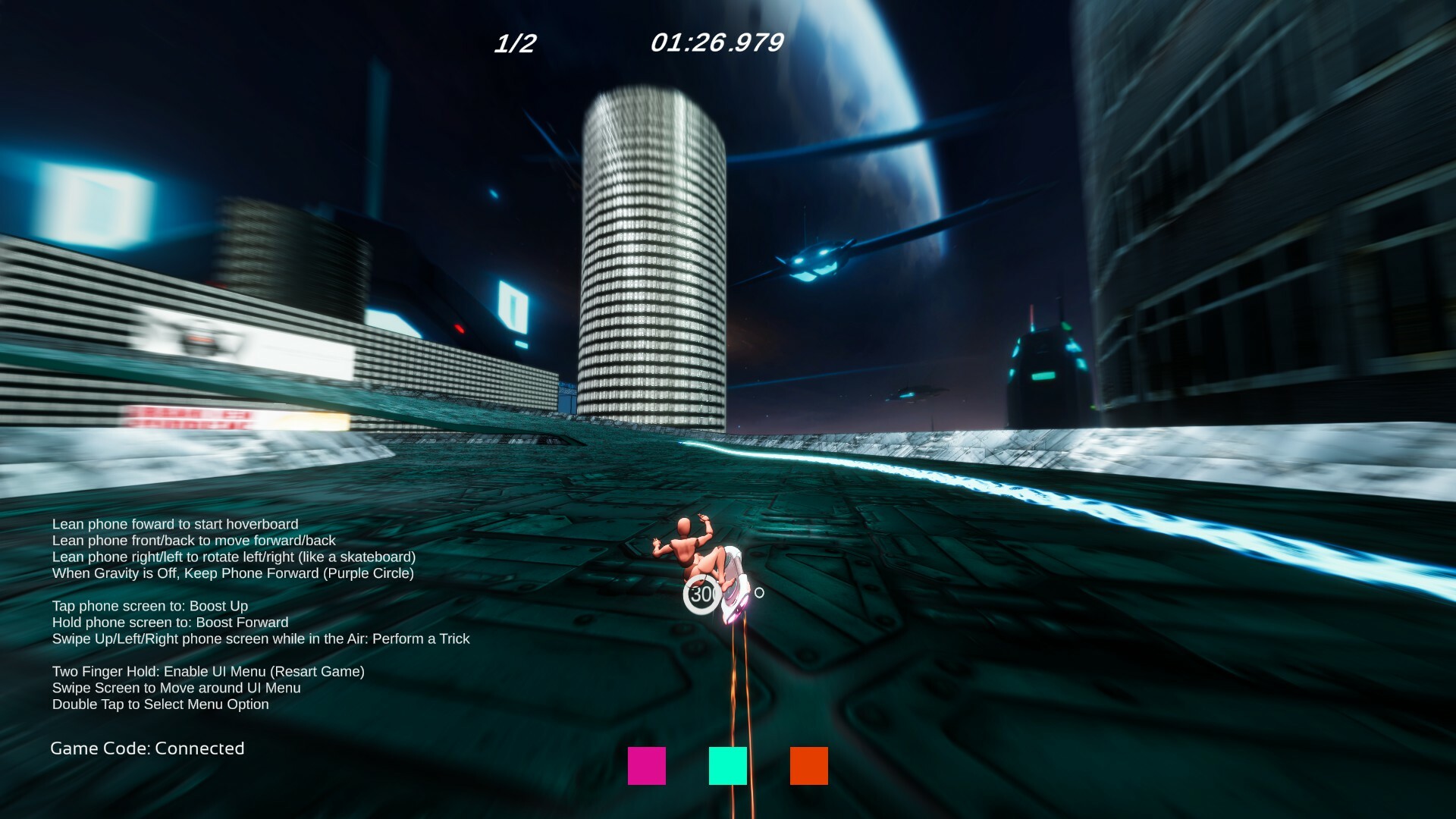The width and height of the screenshot is (1456, 819).
Task: Click the orange square swatch
Action: coord(808,767)
